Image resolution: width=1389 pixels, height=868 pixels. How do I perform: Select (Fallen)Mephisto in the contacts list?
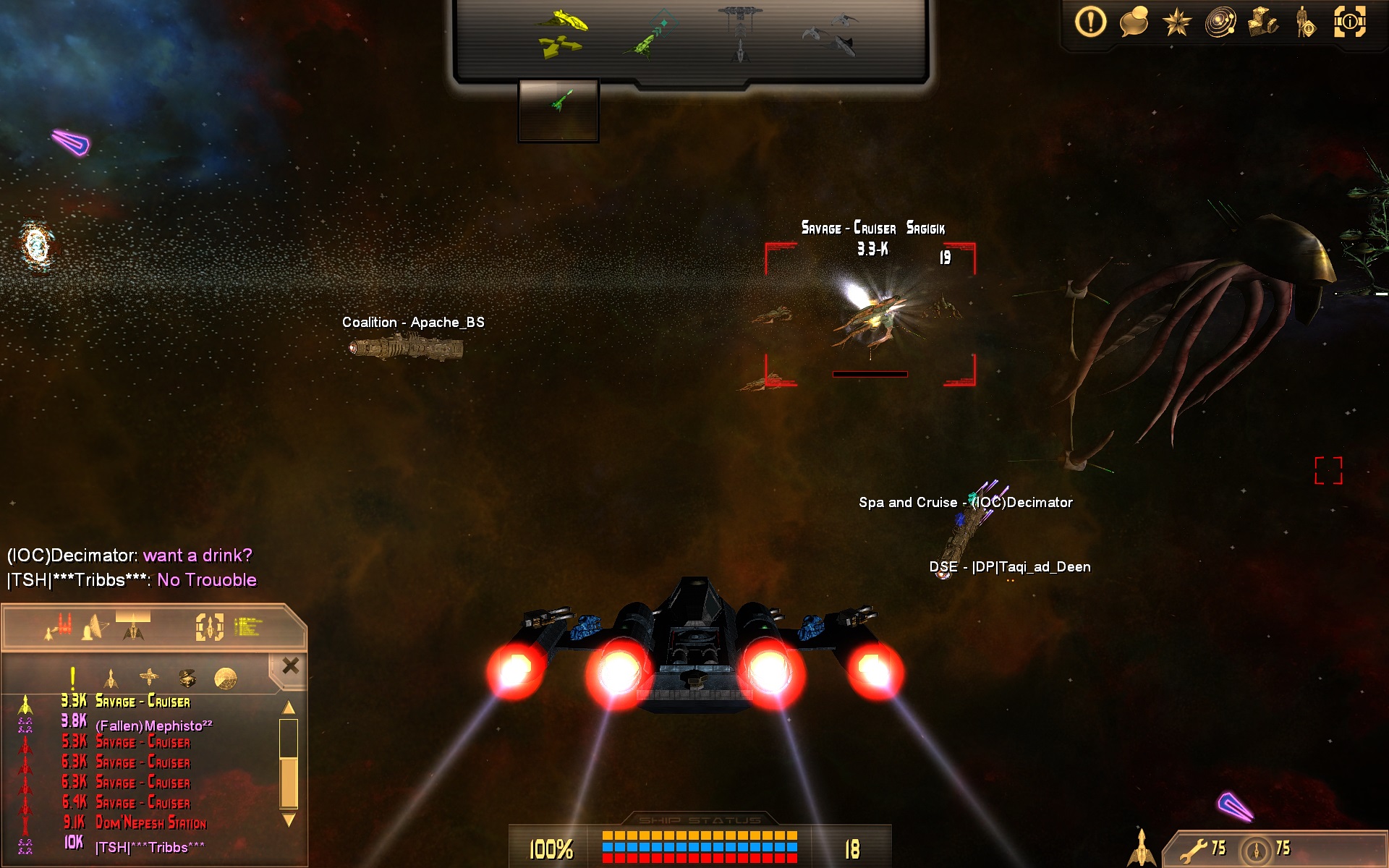pyautogui.click(x=153, y=726)
